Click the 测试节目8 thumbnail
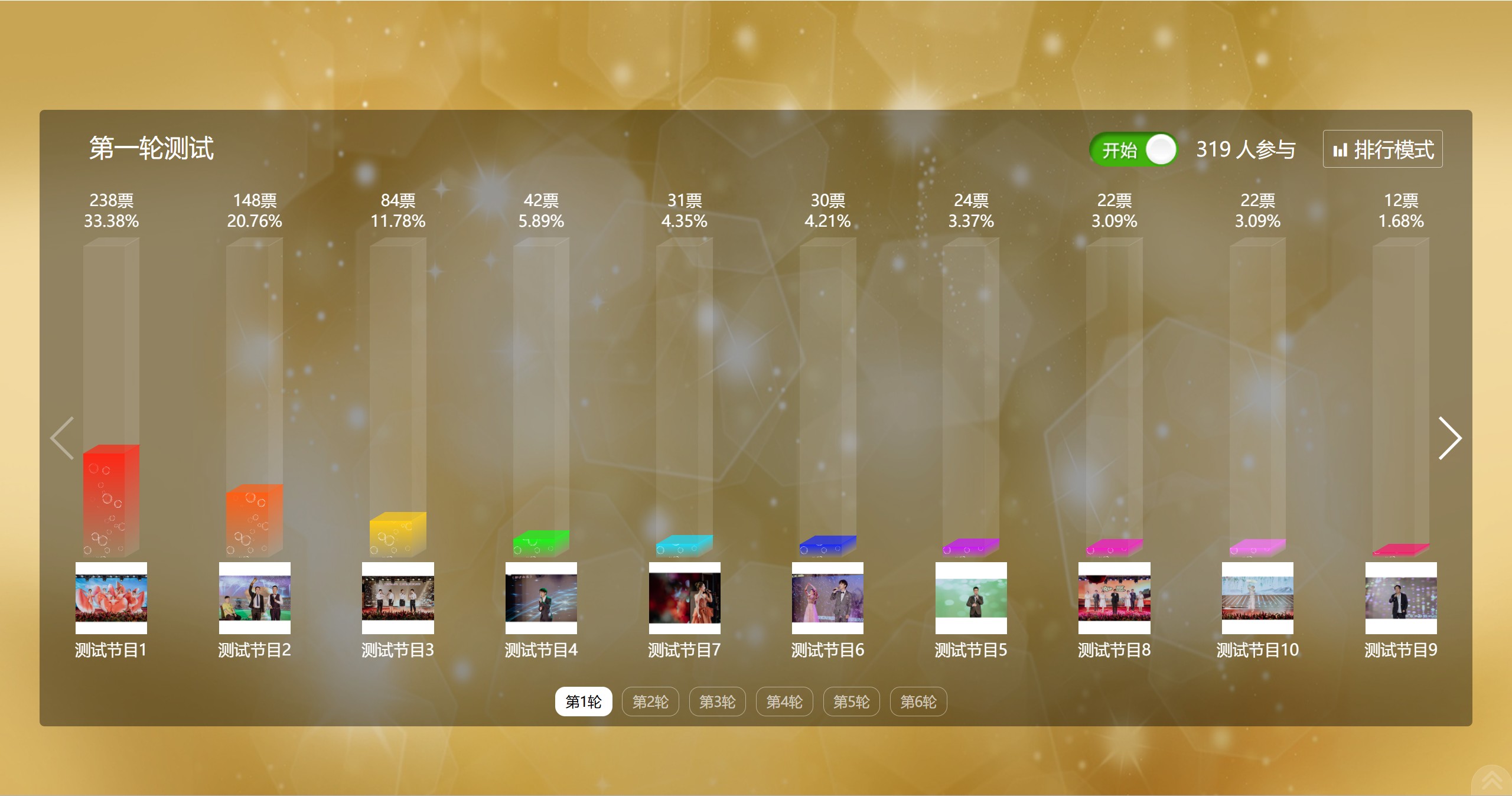Viewport: 1512px width, 796px height. pos(1114,598)
